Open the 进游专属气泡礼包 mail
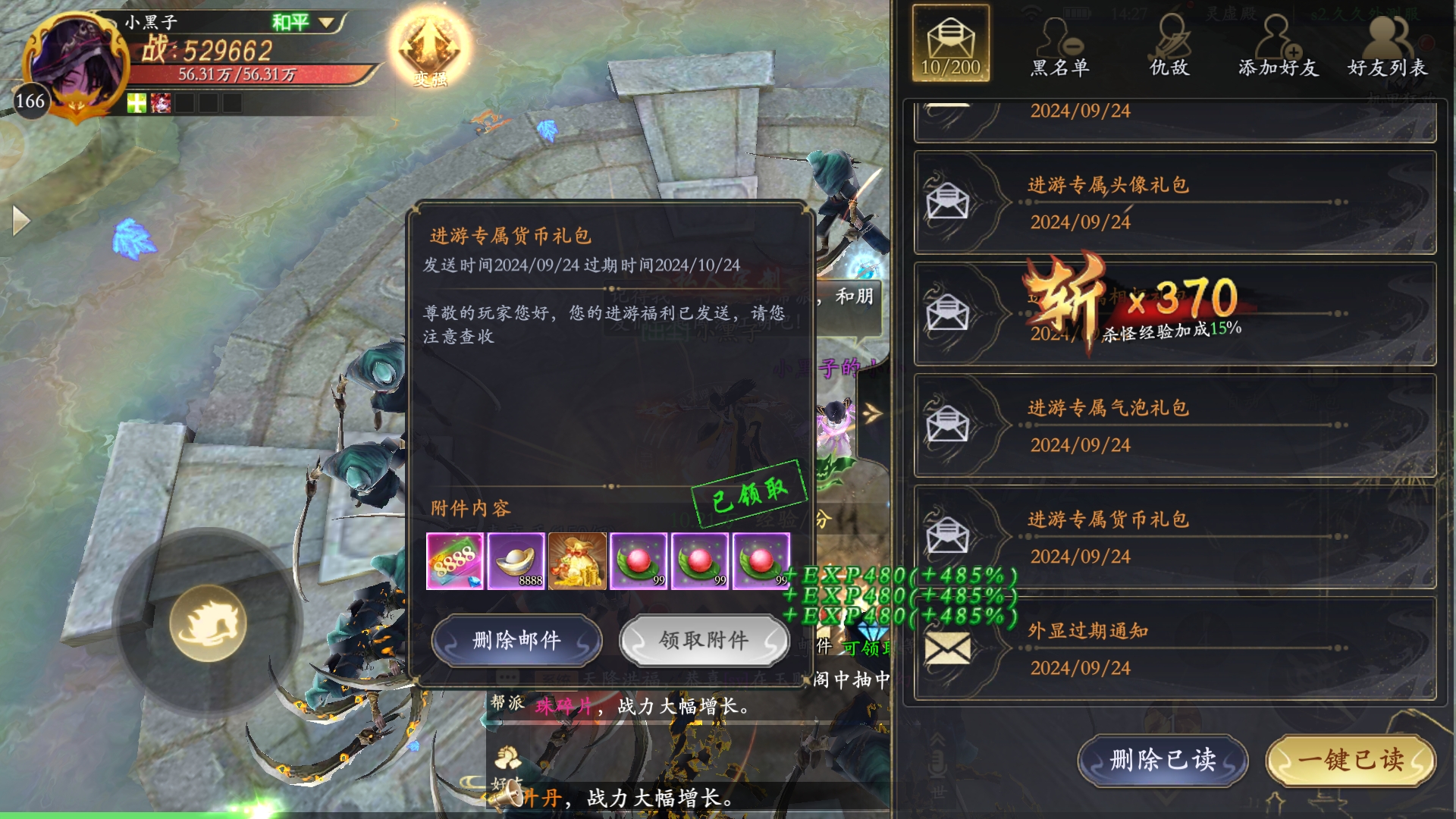 [x=1175, y=425]
